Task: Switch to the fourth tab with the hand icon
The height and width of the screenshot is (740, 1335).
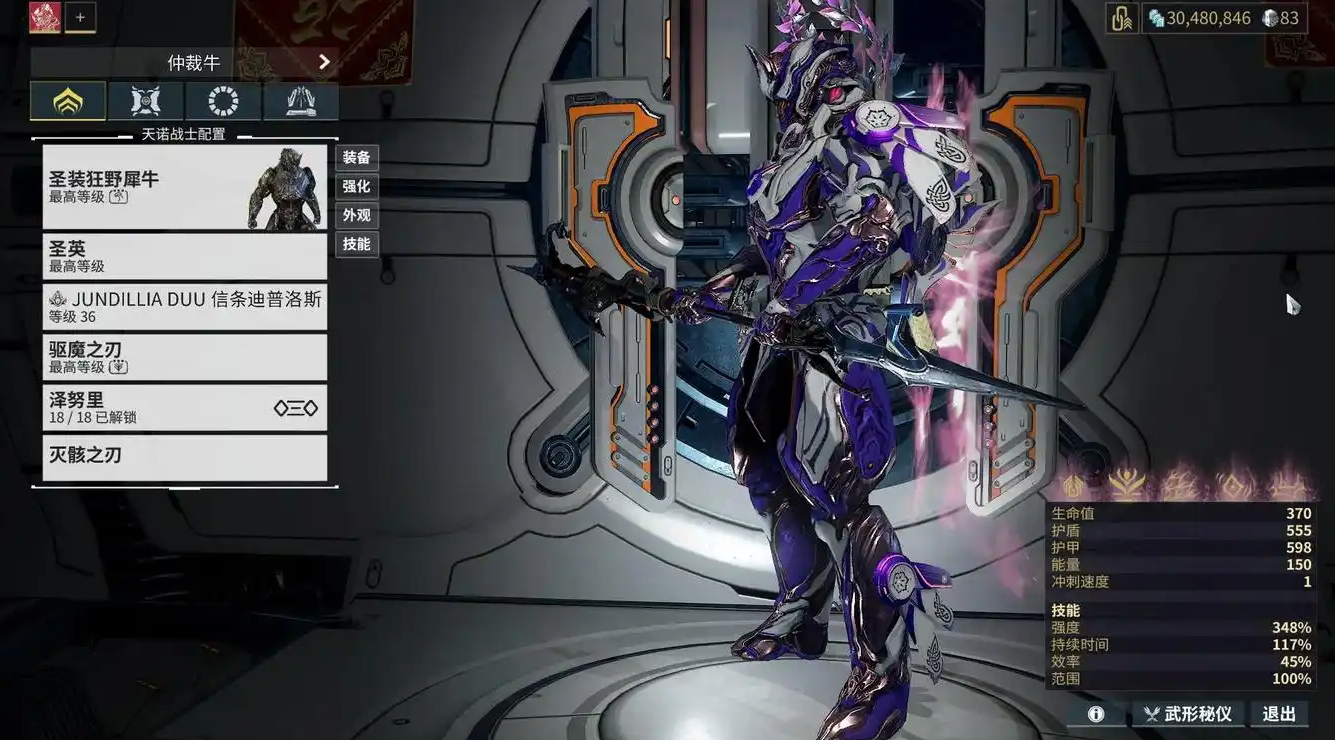Action: pos(301,101)
